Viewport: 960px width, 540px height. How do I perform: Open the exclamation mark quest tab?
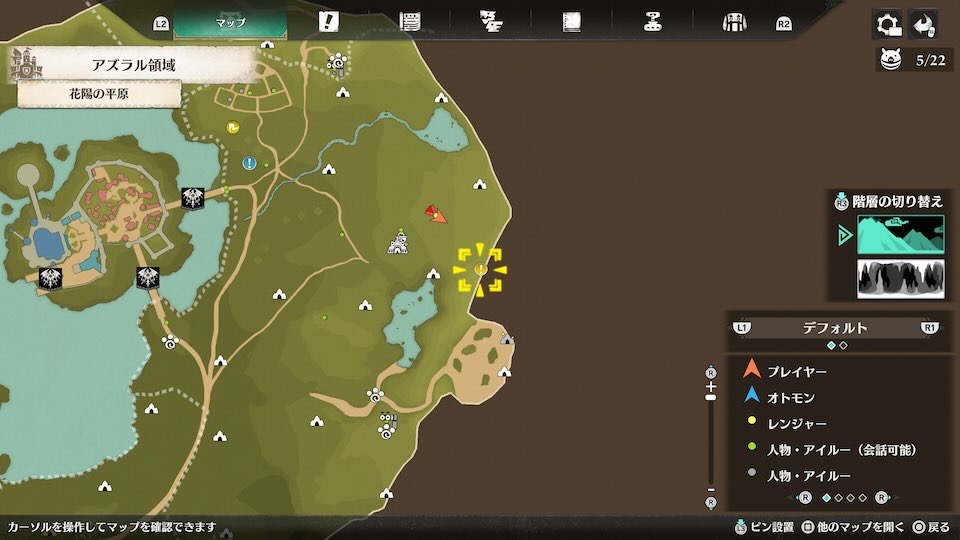click(x=328, y=22)
